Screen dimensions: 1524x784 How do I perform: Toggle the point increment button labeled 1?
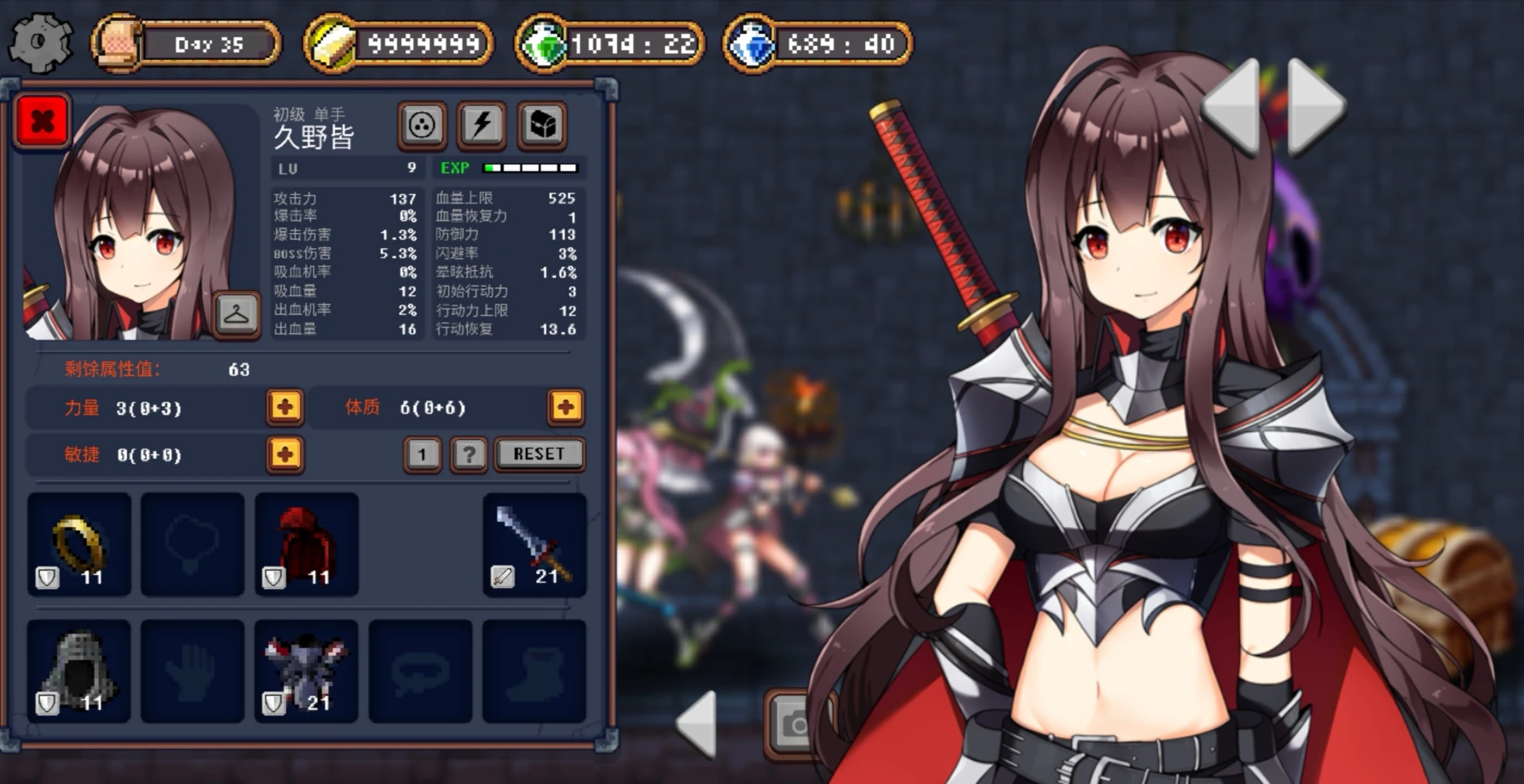(422, 455)
